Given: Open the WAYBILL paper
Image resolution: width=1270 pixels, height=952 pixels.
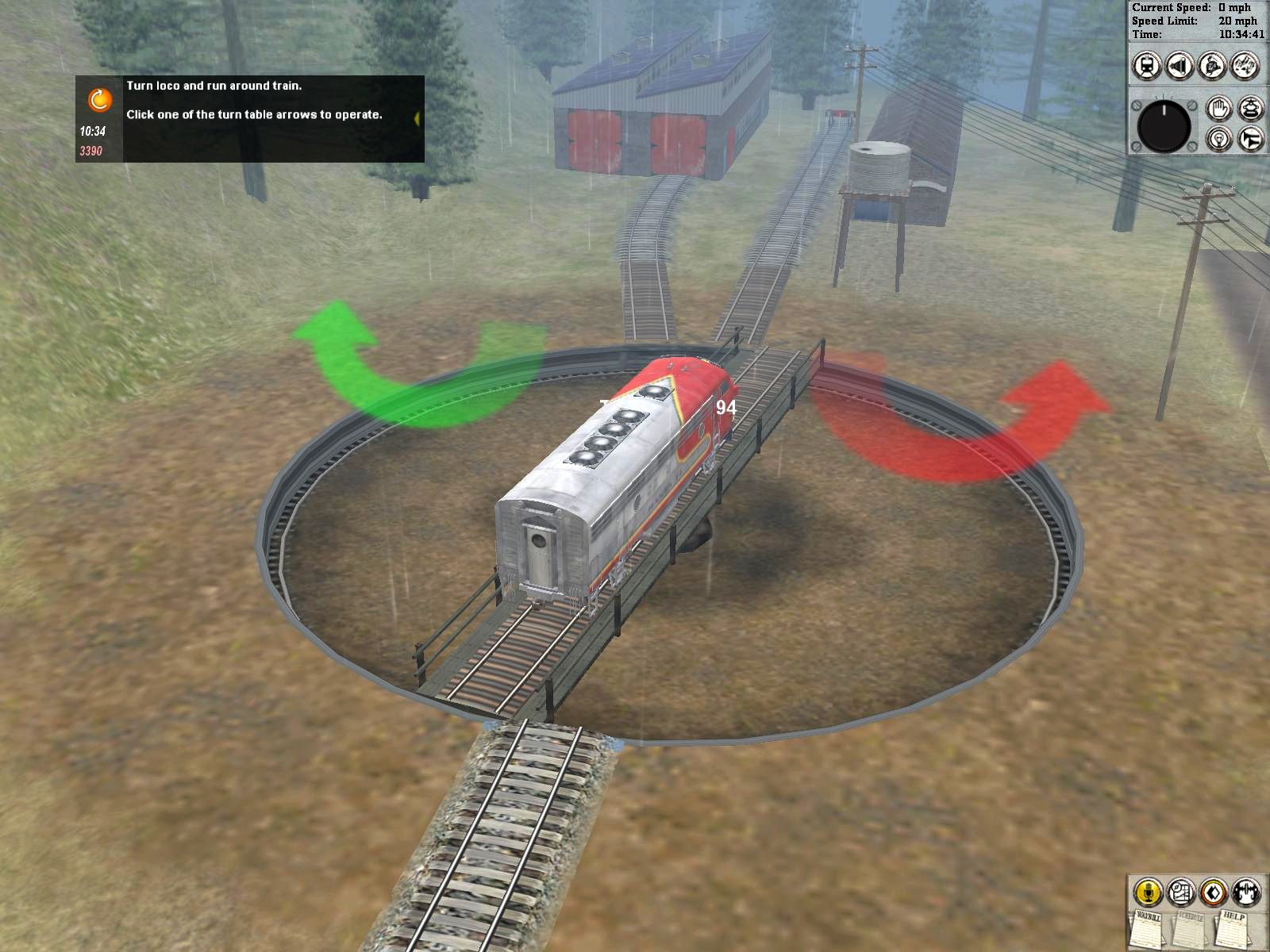Looking at the screenshot, I should [x=1147, y=930].
